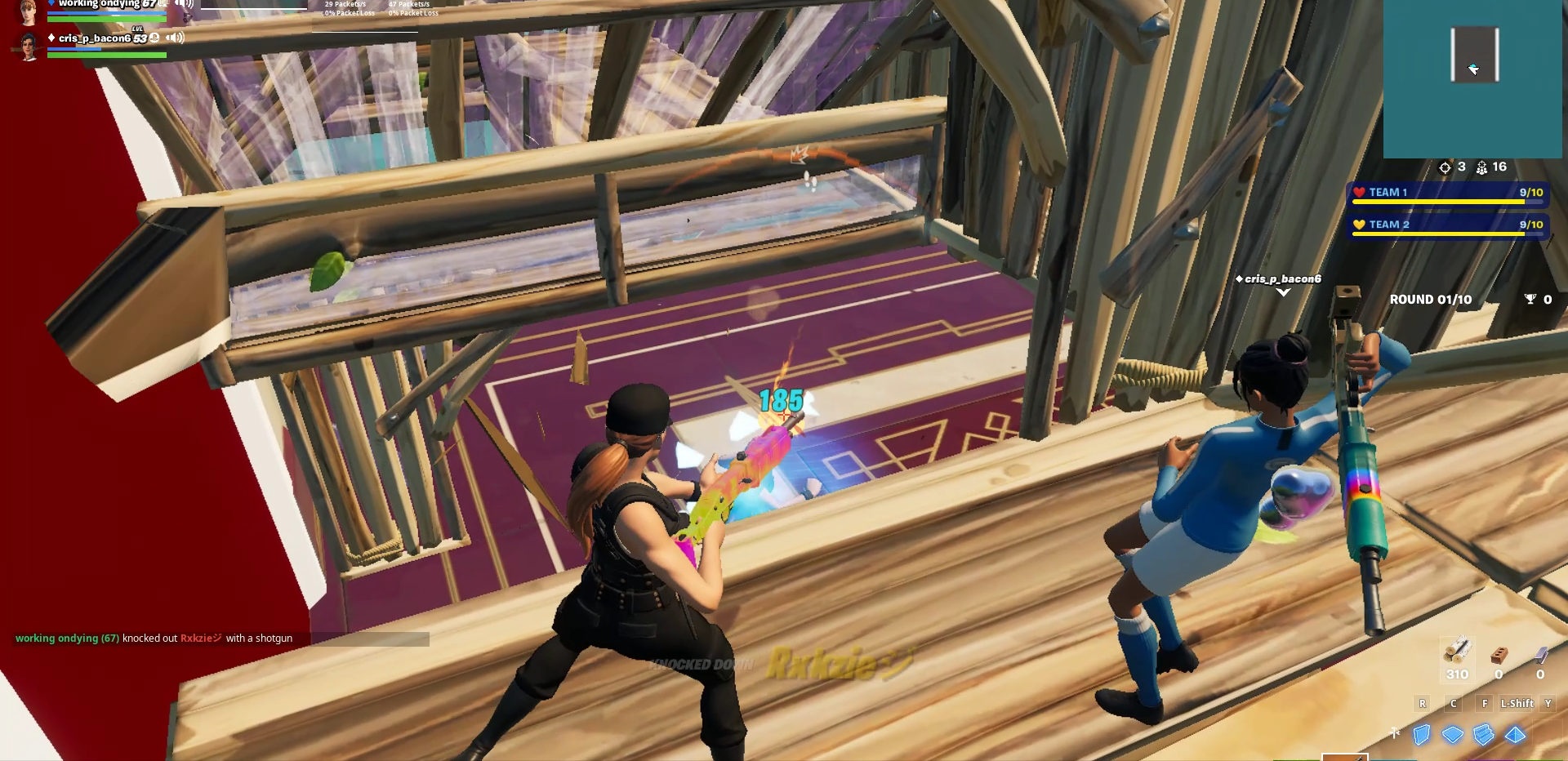Select the wall build piece
Image resolution: width=1568 pixels, height=761 pixels.
click(x=1422, y=735)
